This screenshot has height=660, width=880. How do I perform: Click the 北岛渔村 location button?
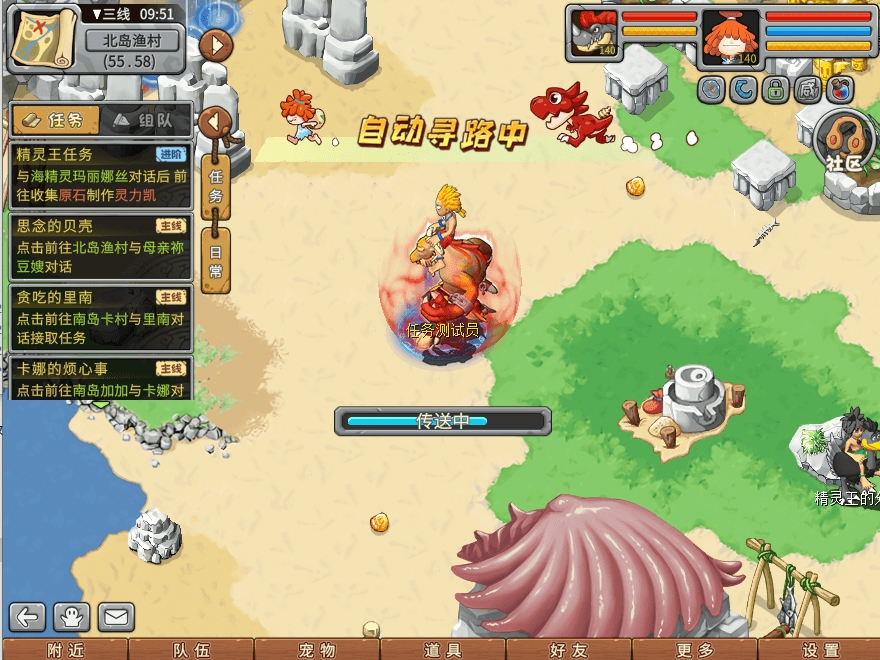(131, 41)
